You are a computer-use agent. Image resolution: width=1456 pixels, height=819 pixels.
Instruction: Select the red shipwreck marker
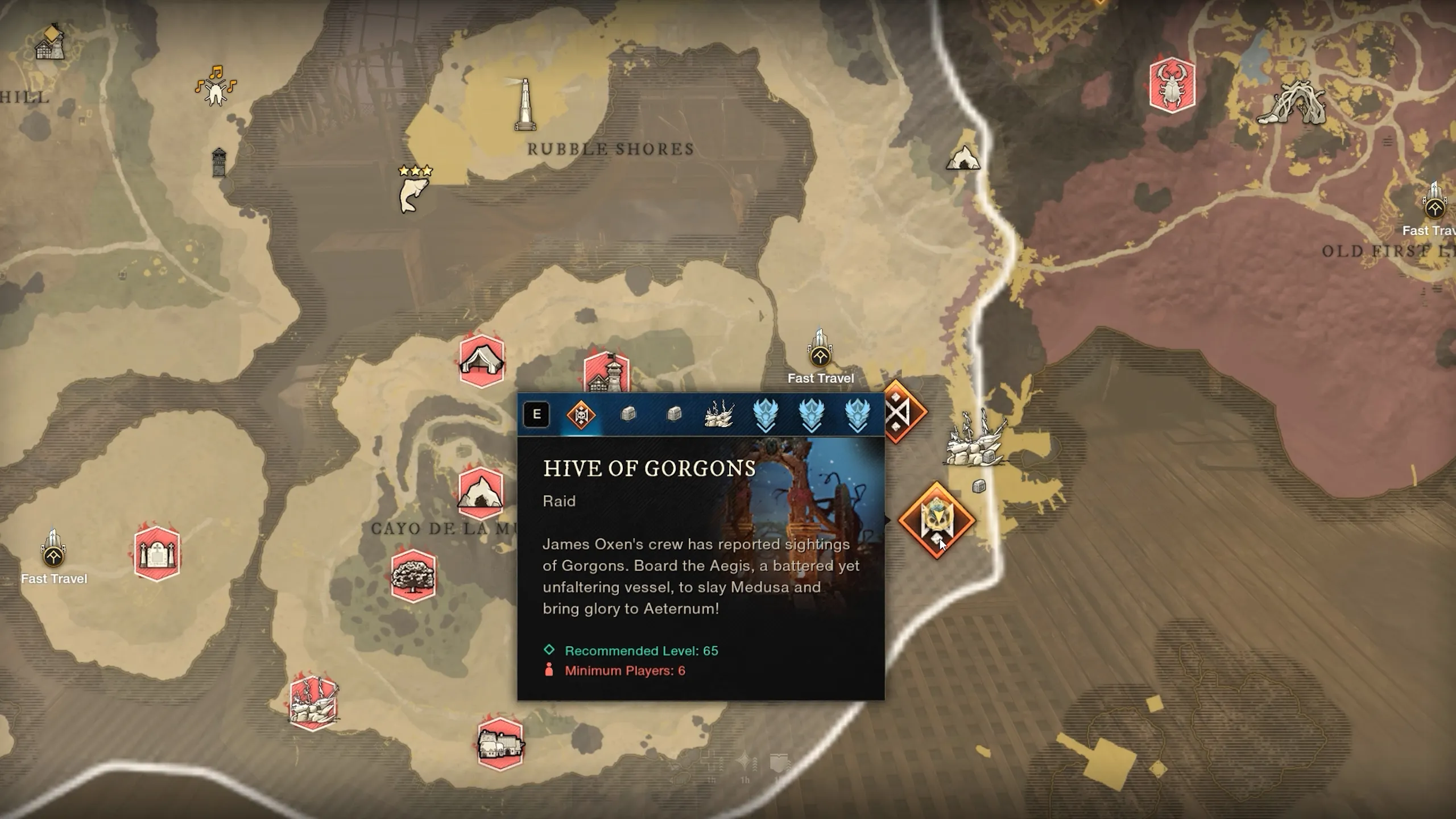pyautogui.click(x=313, y=703)
